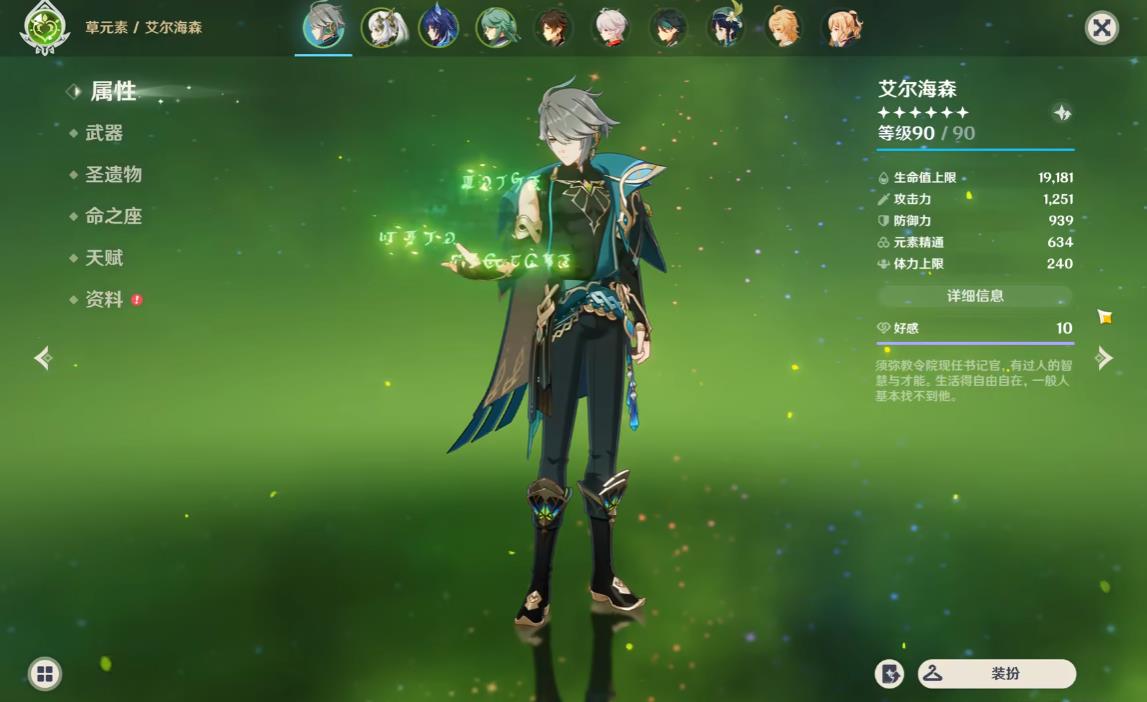Select Nahida's white-haired portrait
1147x702 pixels.
(381, 28)
